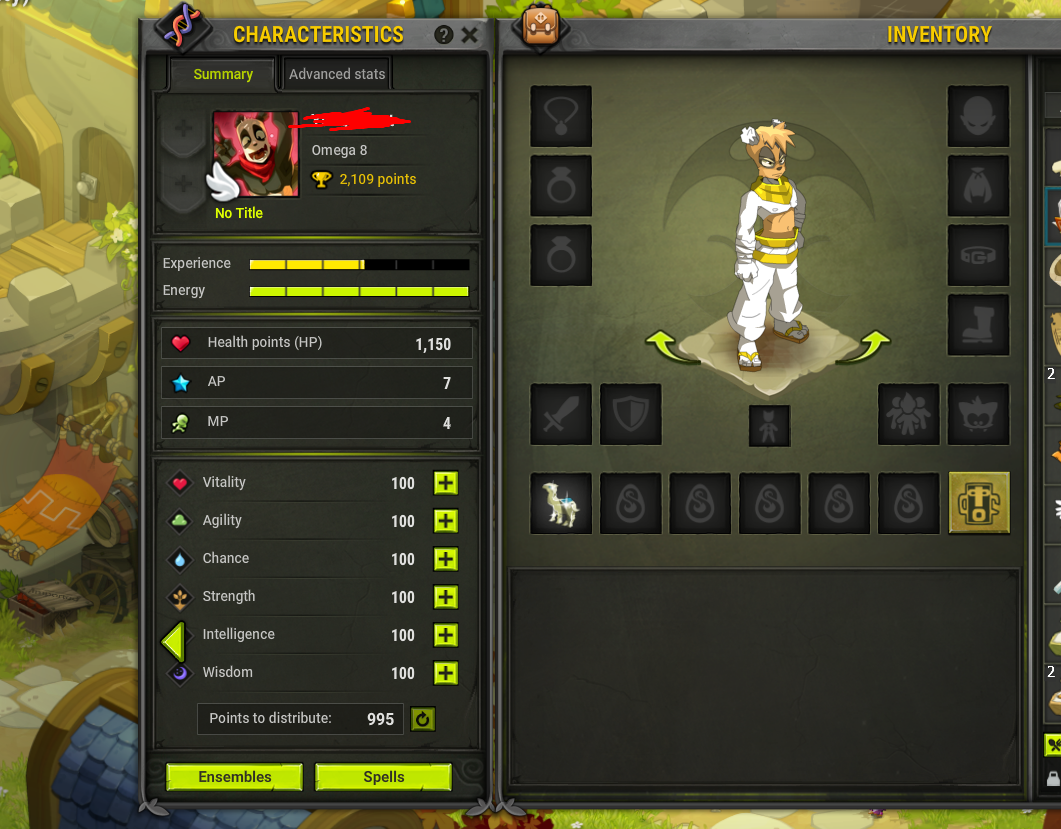Screen dimensions: 1061x829
Task: Close the Characteristics window
Action: [x=470, y=35]
